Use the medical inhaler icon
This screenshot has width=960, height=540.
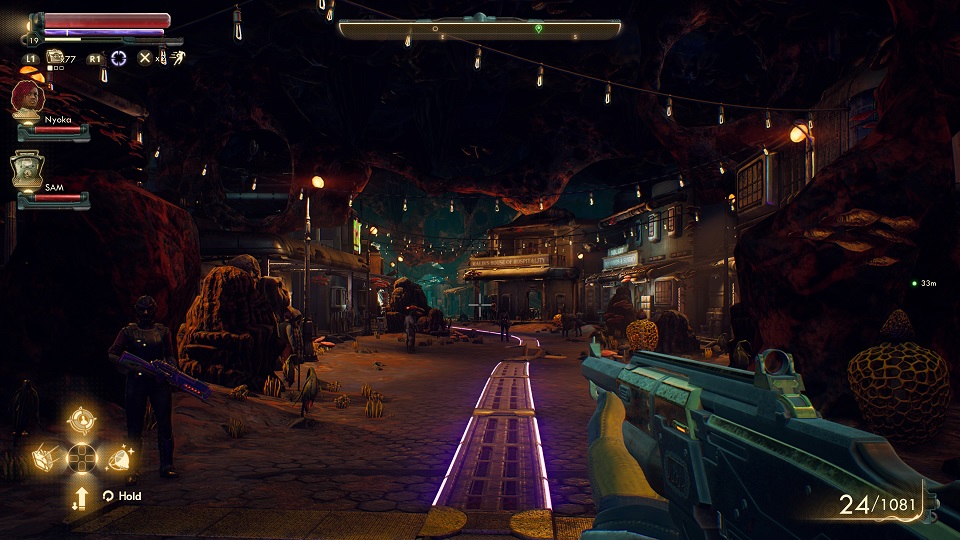(55, 58)
